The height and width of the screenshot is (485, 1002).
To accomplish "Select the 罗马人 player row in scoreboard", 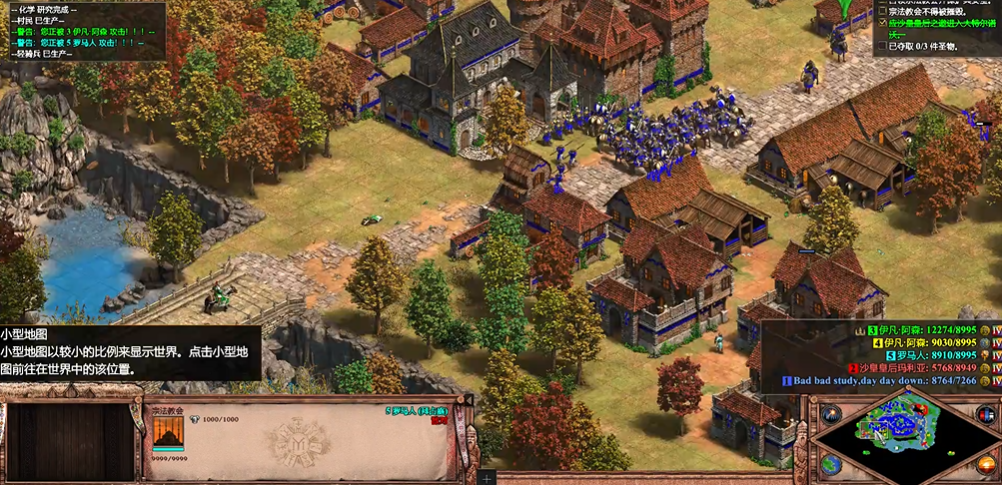I will click(x=930, y=355).
